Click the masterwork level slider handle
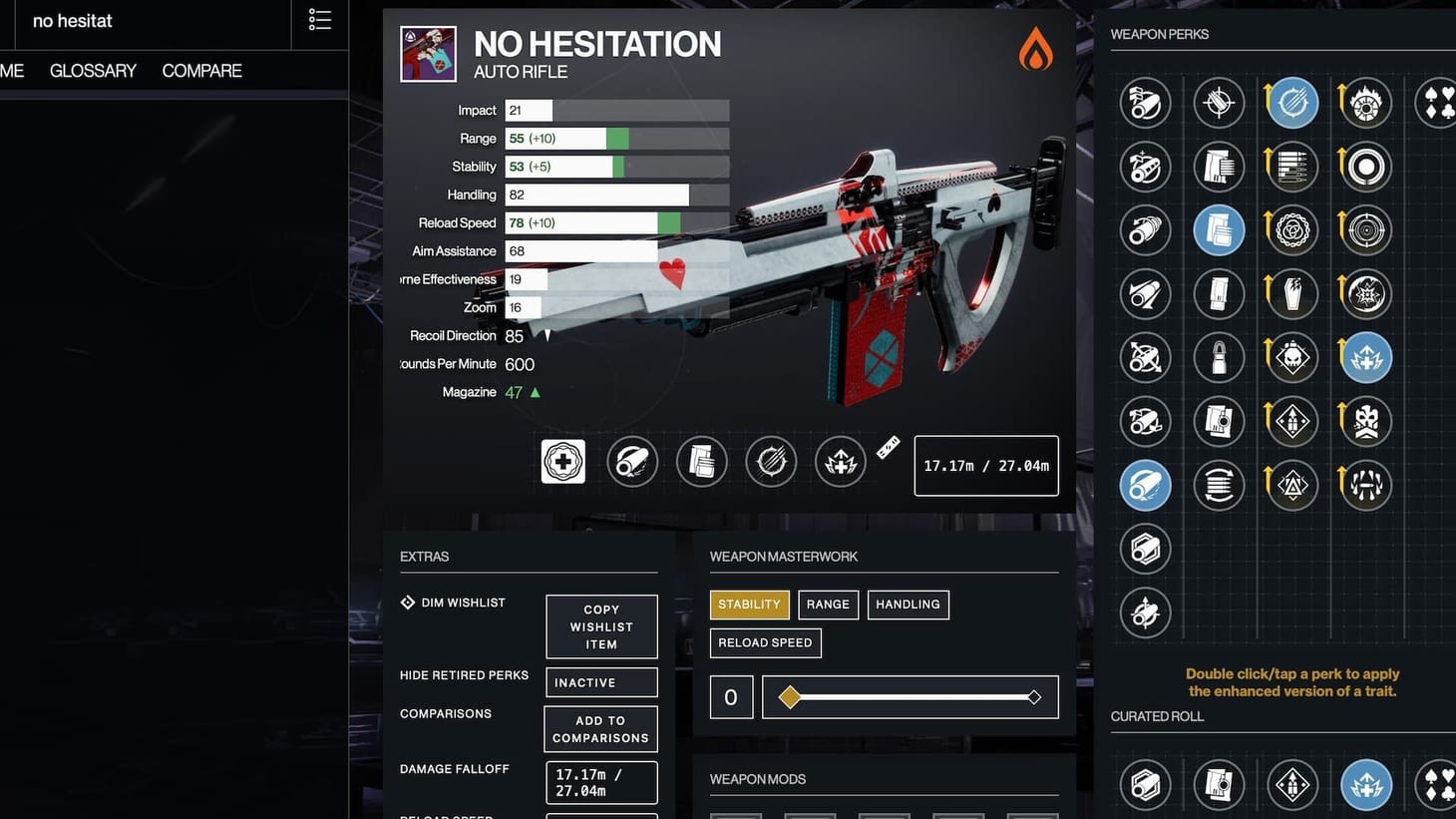Viewport: 1456px width, 819px height. pyautogui.click(x=791, y=697)
